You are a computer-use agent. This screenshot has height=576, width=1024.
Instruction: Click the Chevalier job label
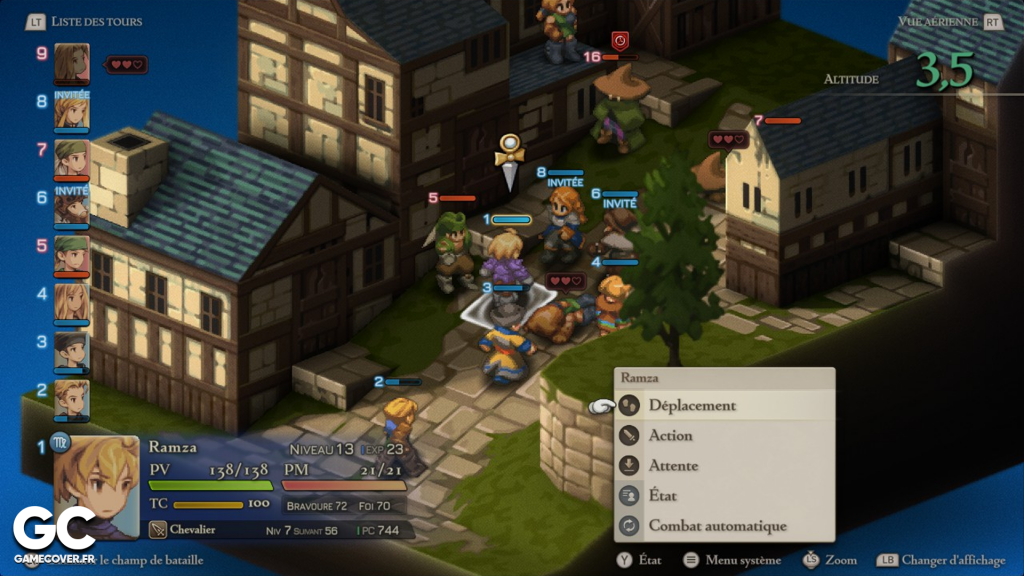point(194,530)
